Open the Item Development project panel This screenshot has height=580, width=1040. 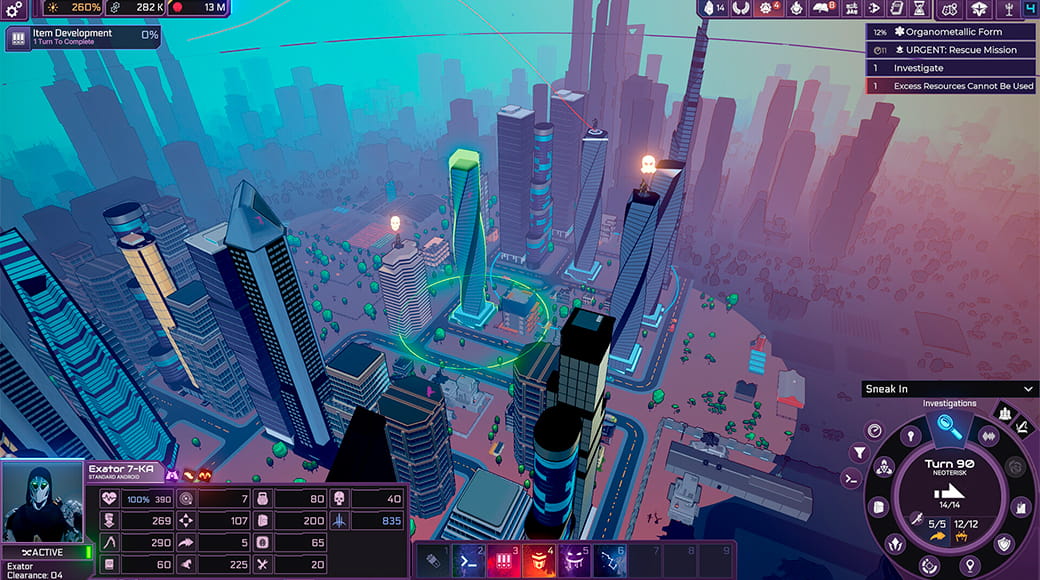[82, 38]
